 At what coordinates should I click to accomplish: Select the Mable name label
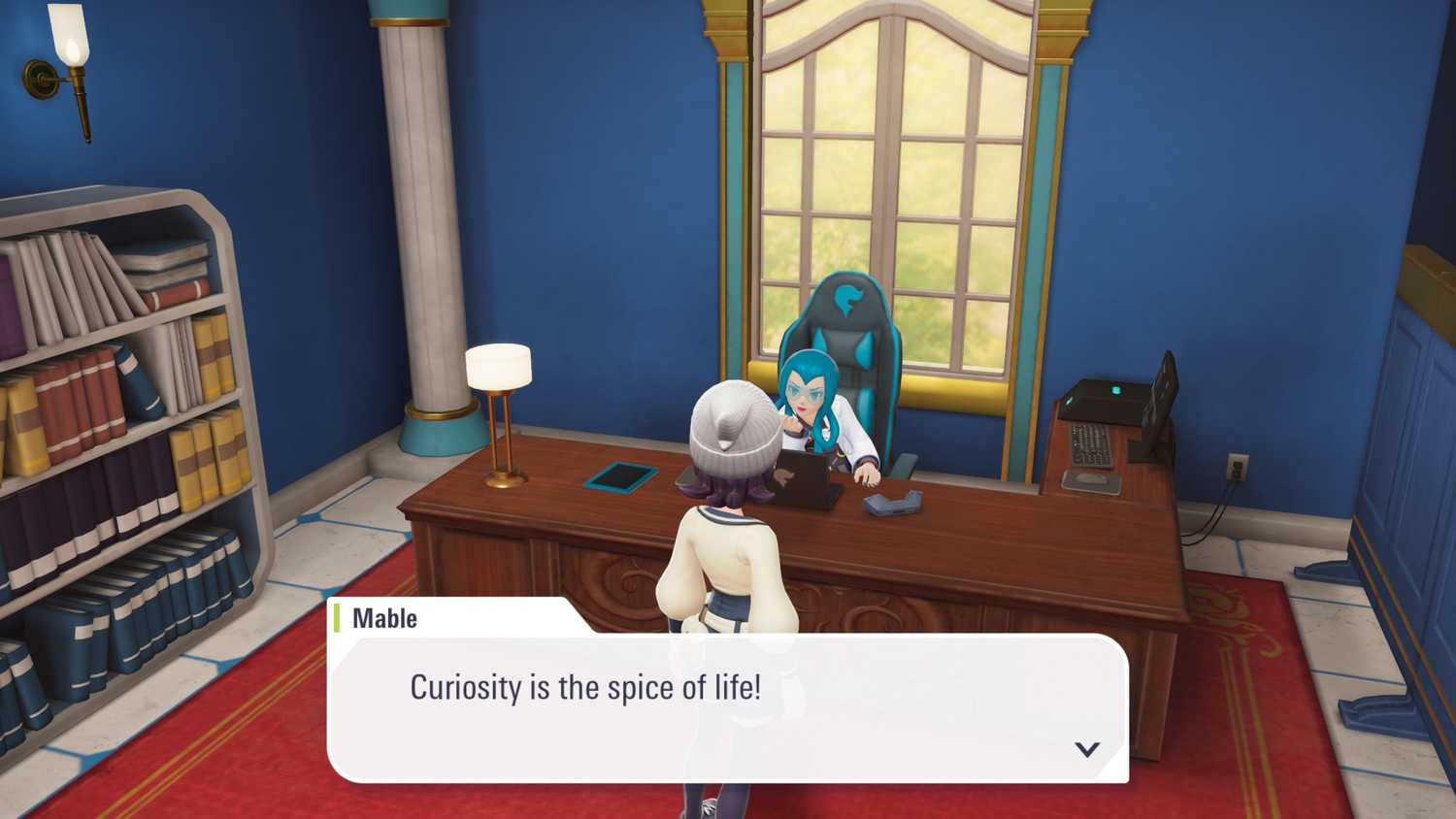point(382,618)
